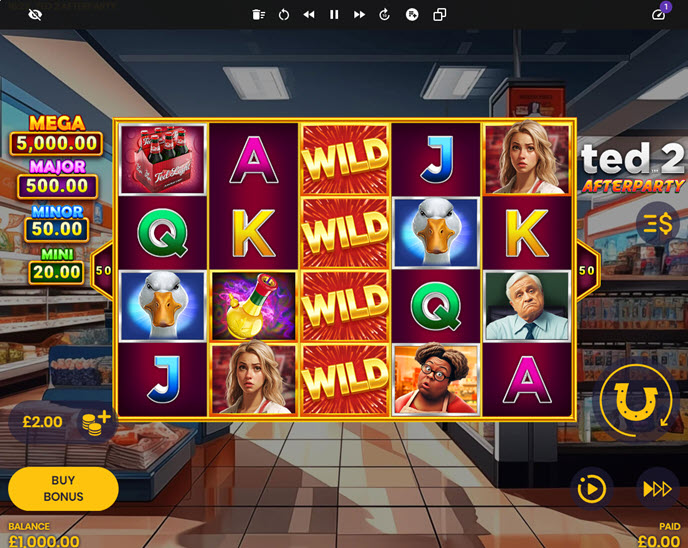688x548 pixels.
Task: Start autoplay with the circled play icon
Action: (x=591, y=488)
